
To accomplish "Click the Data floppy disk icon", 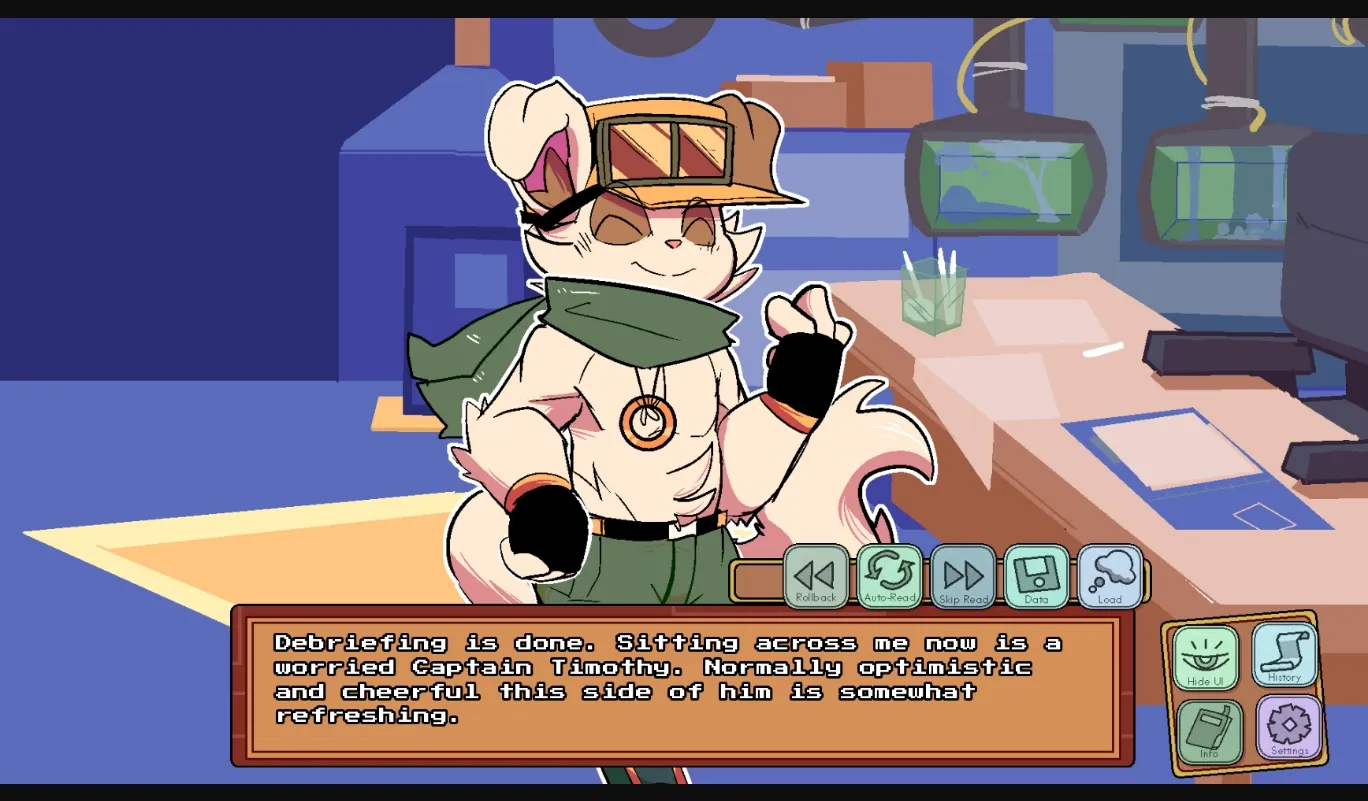I will click(x=1035, y=574).
